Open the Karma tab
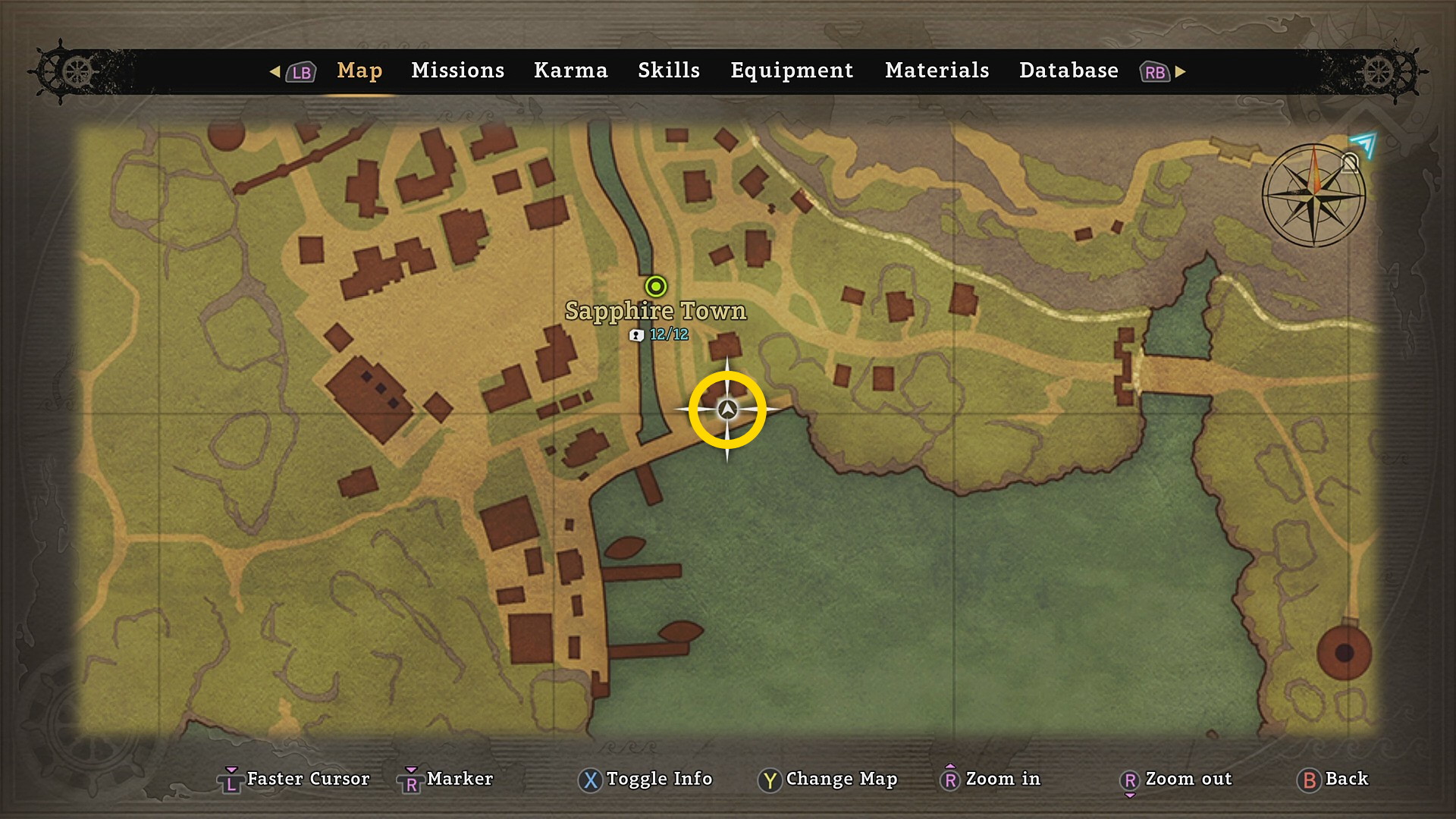This screenshot has height=819, width=1456. coord(570,71)
